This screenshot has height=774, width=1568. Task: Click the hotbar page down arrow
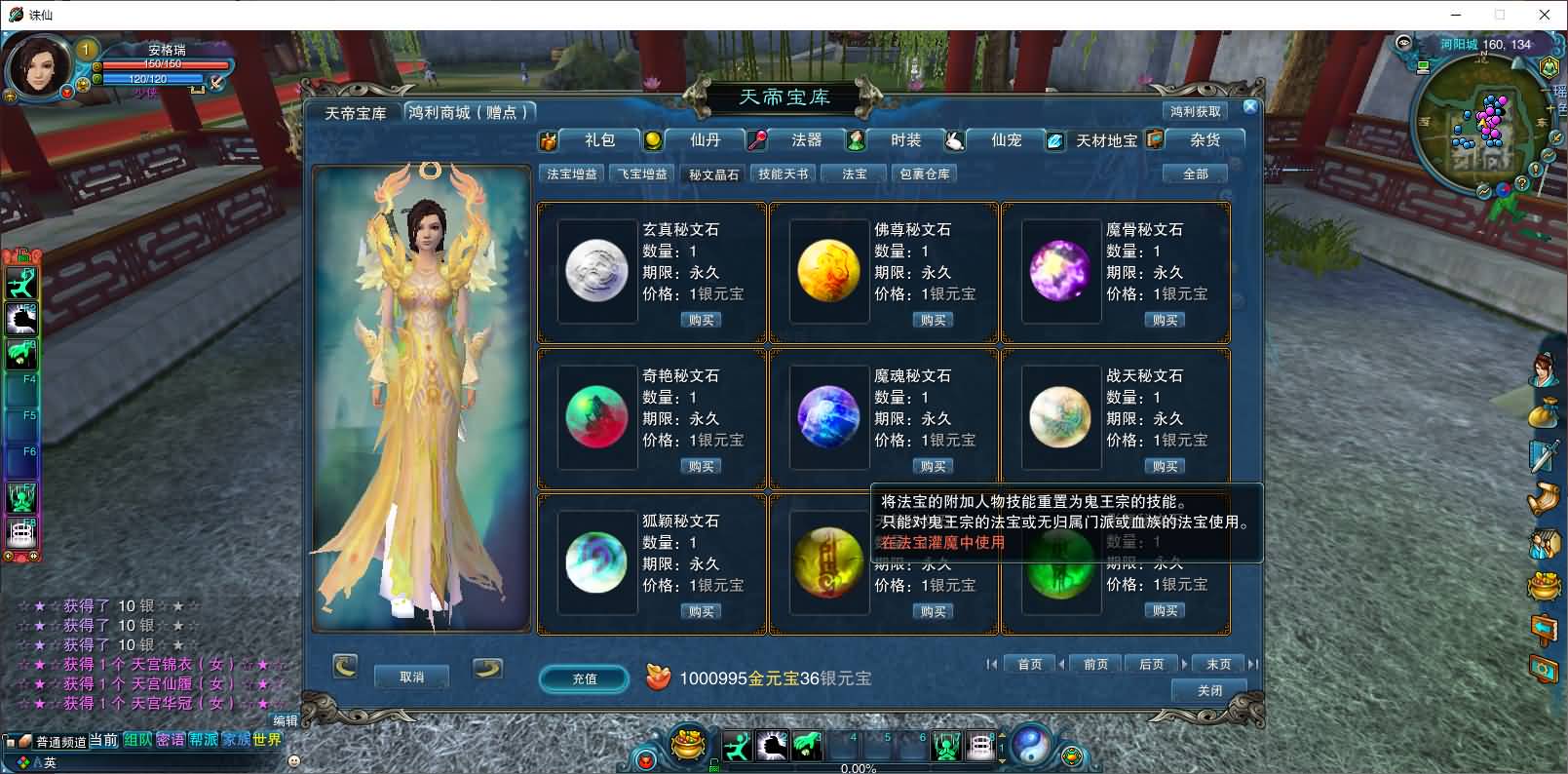(1002, 760)
